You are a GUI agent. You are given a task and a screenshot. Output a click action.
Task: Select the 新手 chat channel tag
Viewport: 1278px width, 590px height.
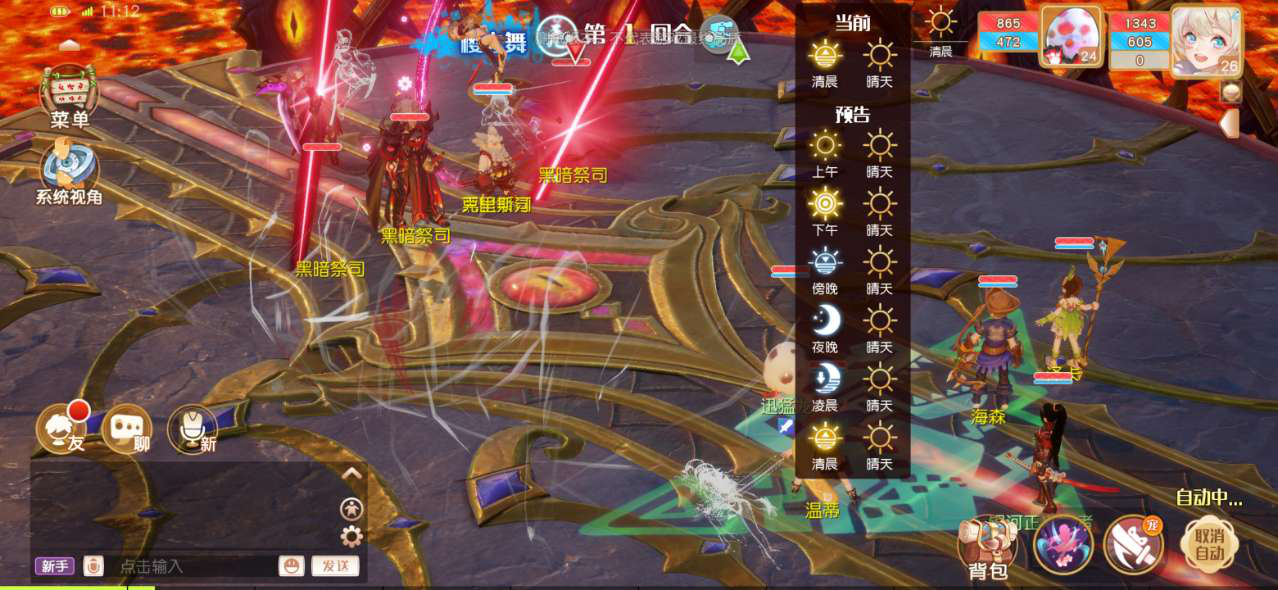coord(55,566)
